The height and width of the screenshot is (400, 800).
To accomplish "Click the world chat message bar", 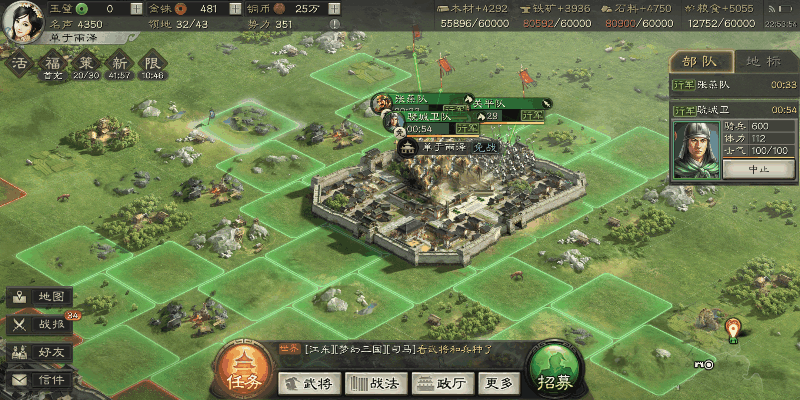I will click(400, 349).
